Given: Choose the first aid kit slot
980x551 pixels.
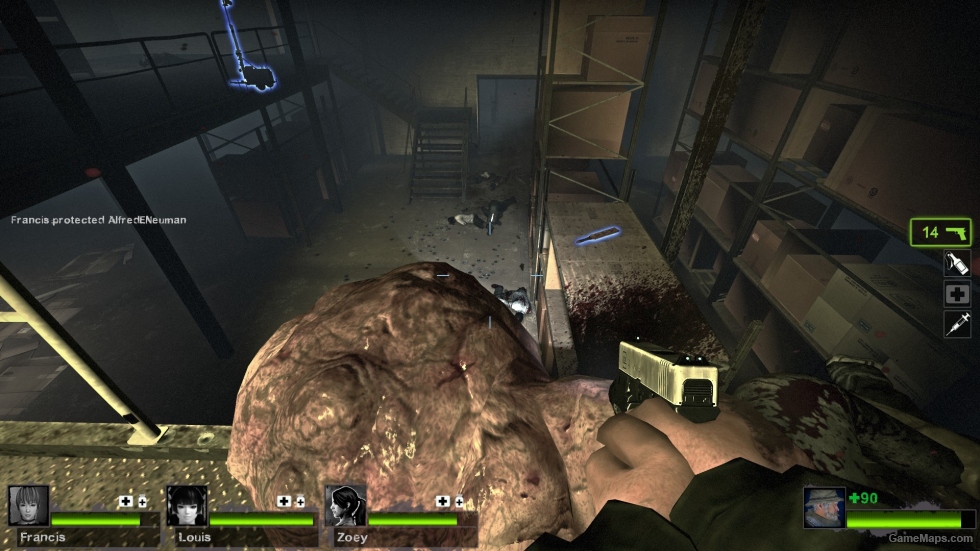Looking at the screenshot, I should click(957, 294).
